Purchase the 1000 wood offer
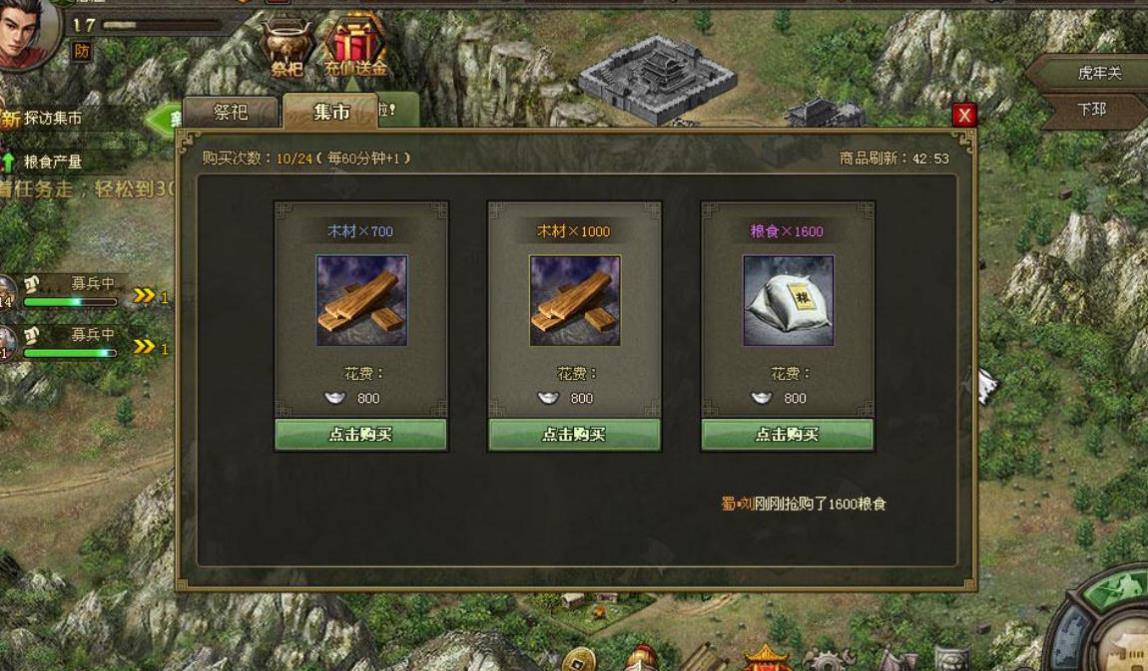Image resolution: width=1148 pixels, height=671 pixels. (574, 434)
